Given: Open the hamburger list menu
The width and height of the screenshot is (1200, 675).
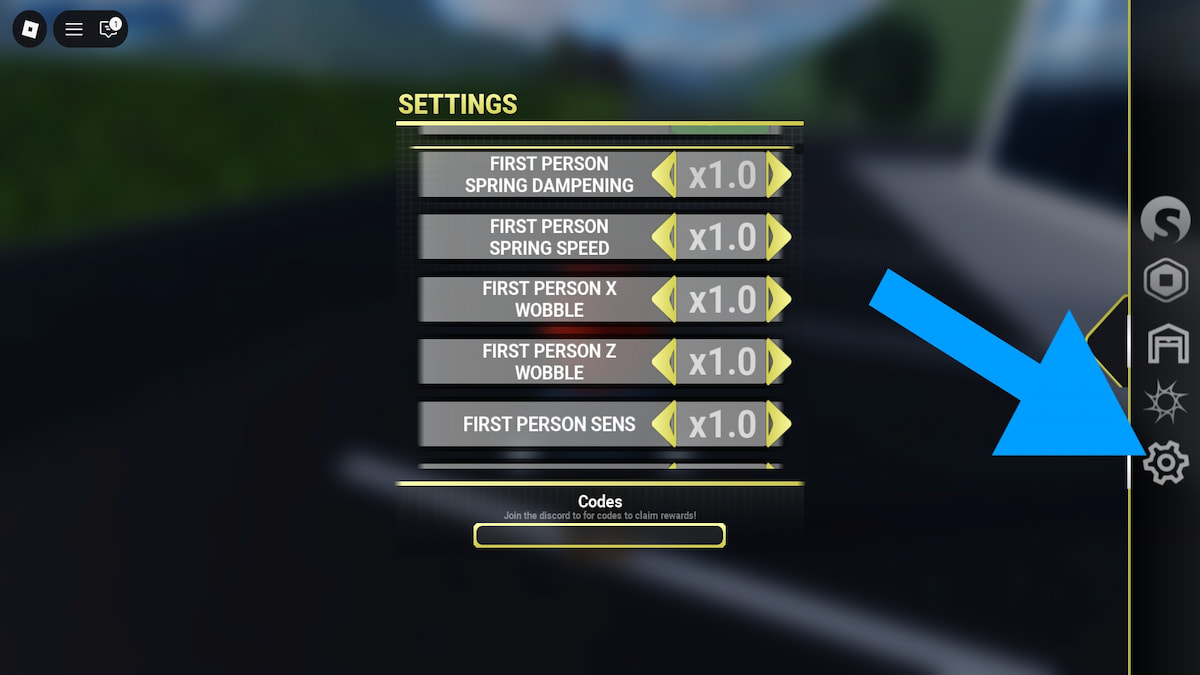Looking at the screenshot, I should click(74, 29).
